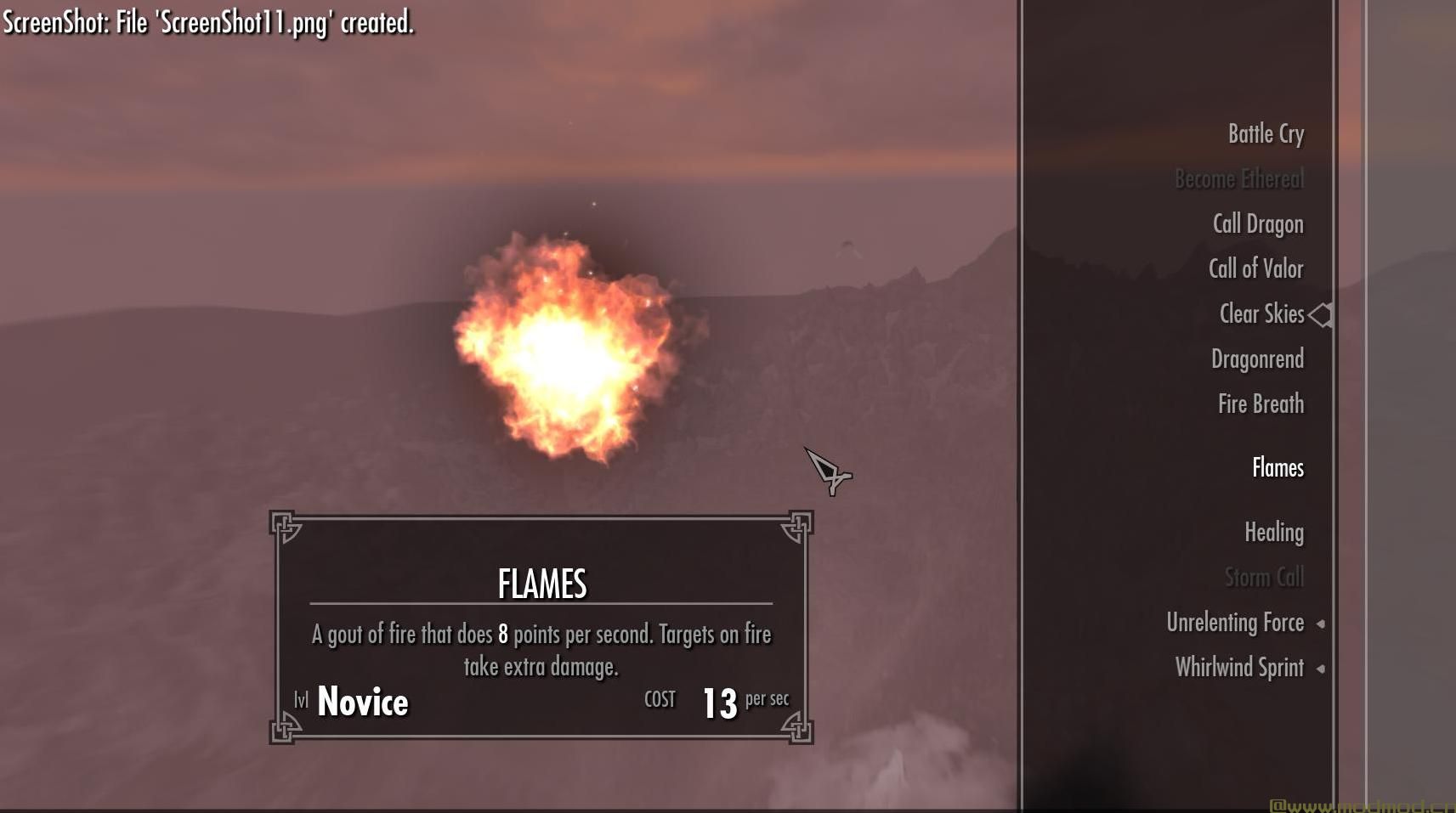Select the Healing spell

pyautogui.click(x=1273, y=533)
